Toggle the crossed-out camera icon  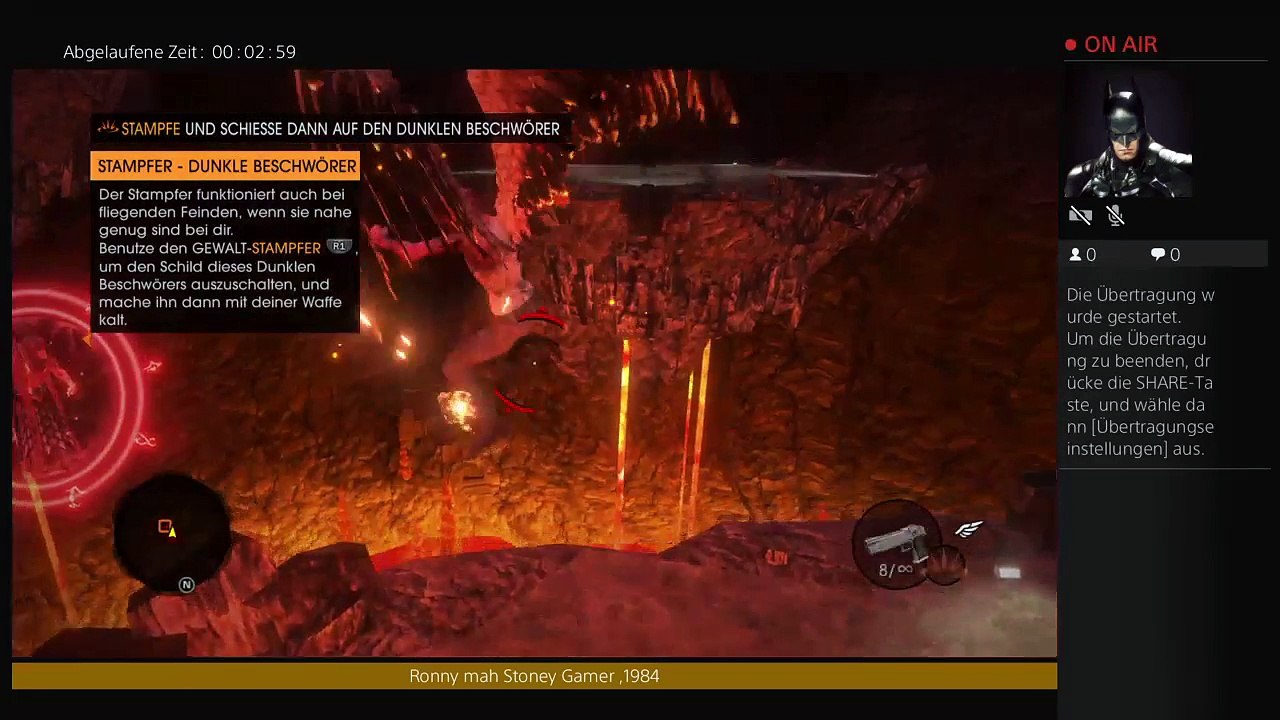click(x=1080, y=215)
